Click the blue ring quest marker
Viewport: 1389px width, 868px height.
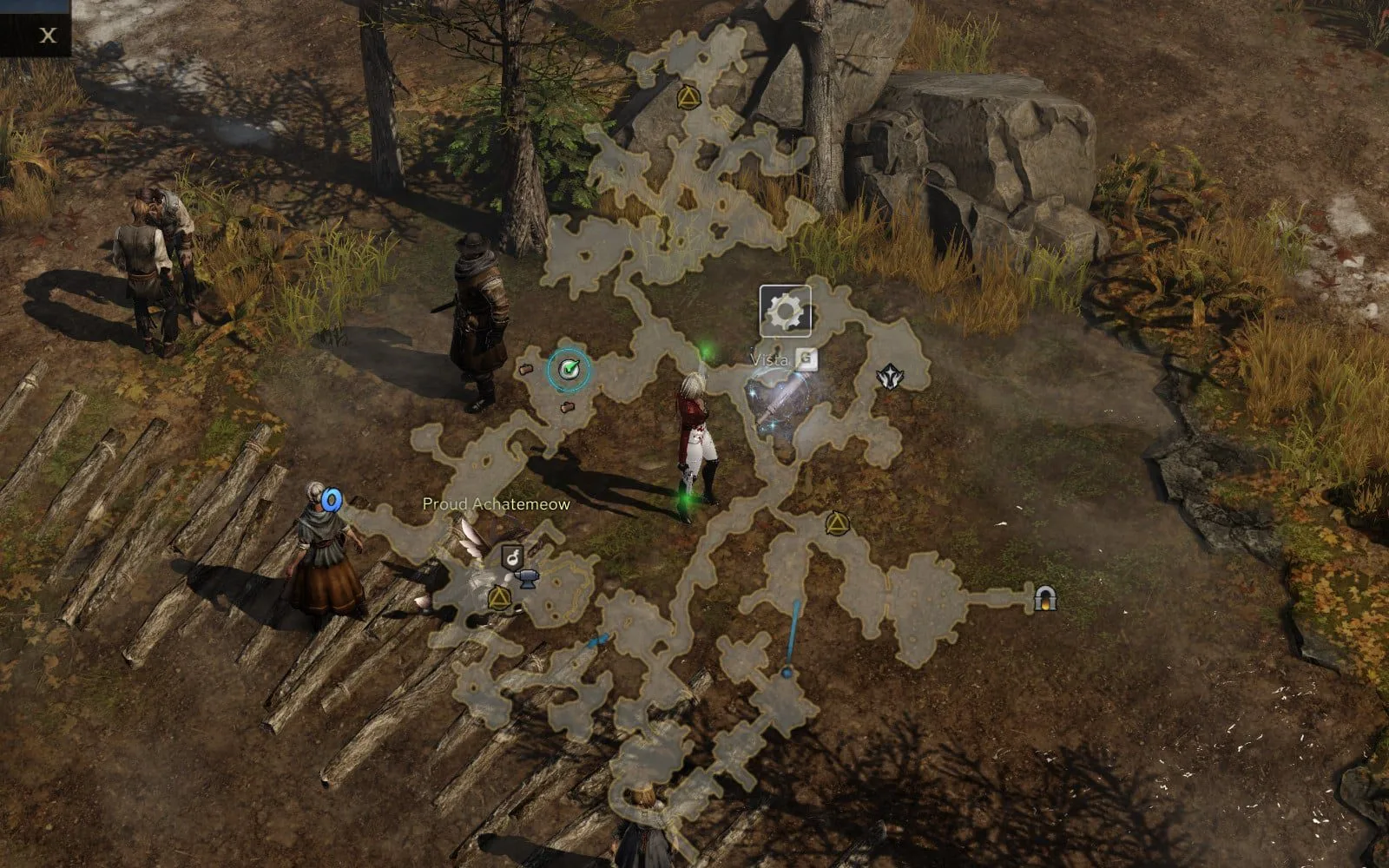coord(331,500)
